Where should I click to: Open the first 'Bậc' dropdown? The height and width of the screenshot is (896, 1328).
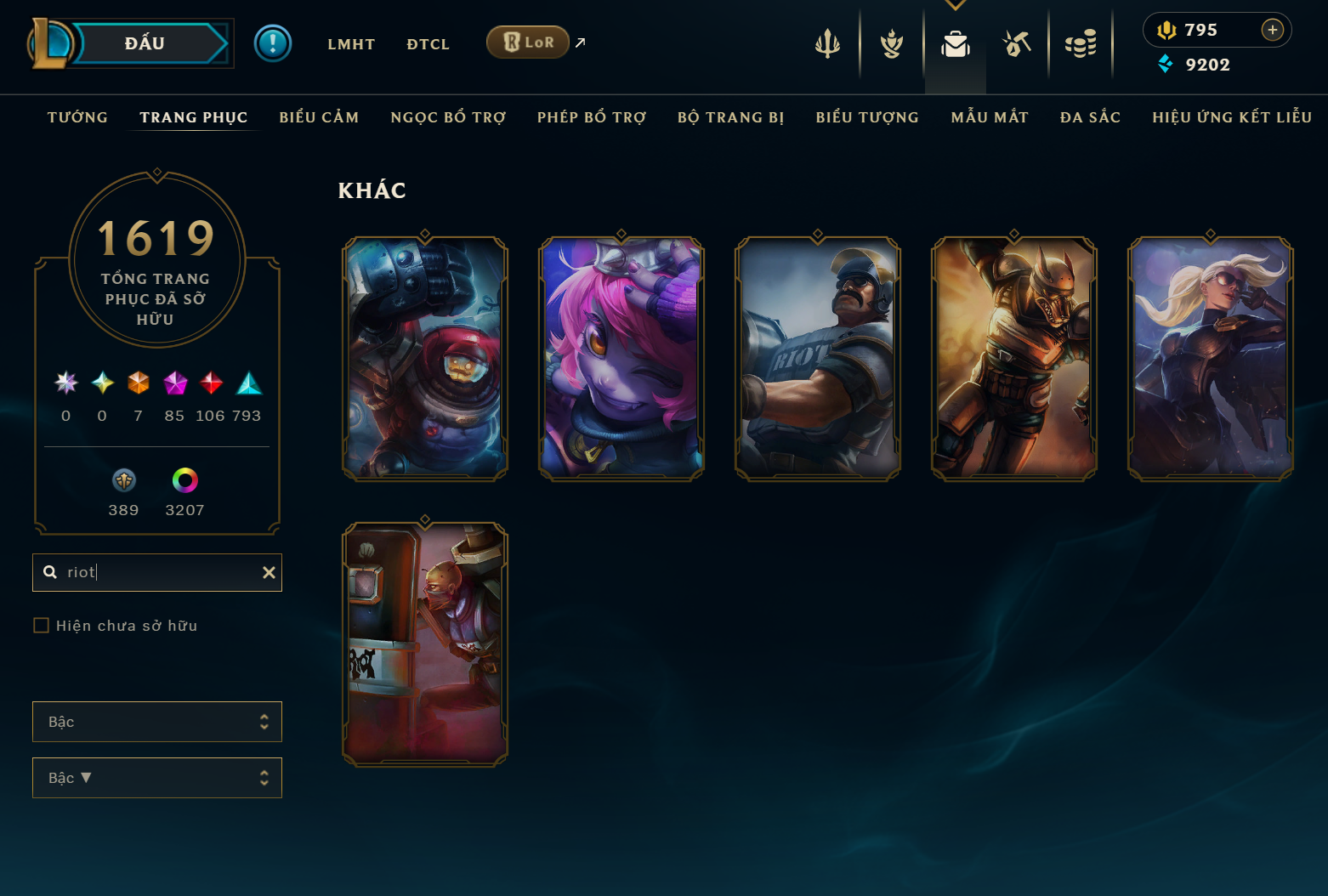[x=156, y=722]
